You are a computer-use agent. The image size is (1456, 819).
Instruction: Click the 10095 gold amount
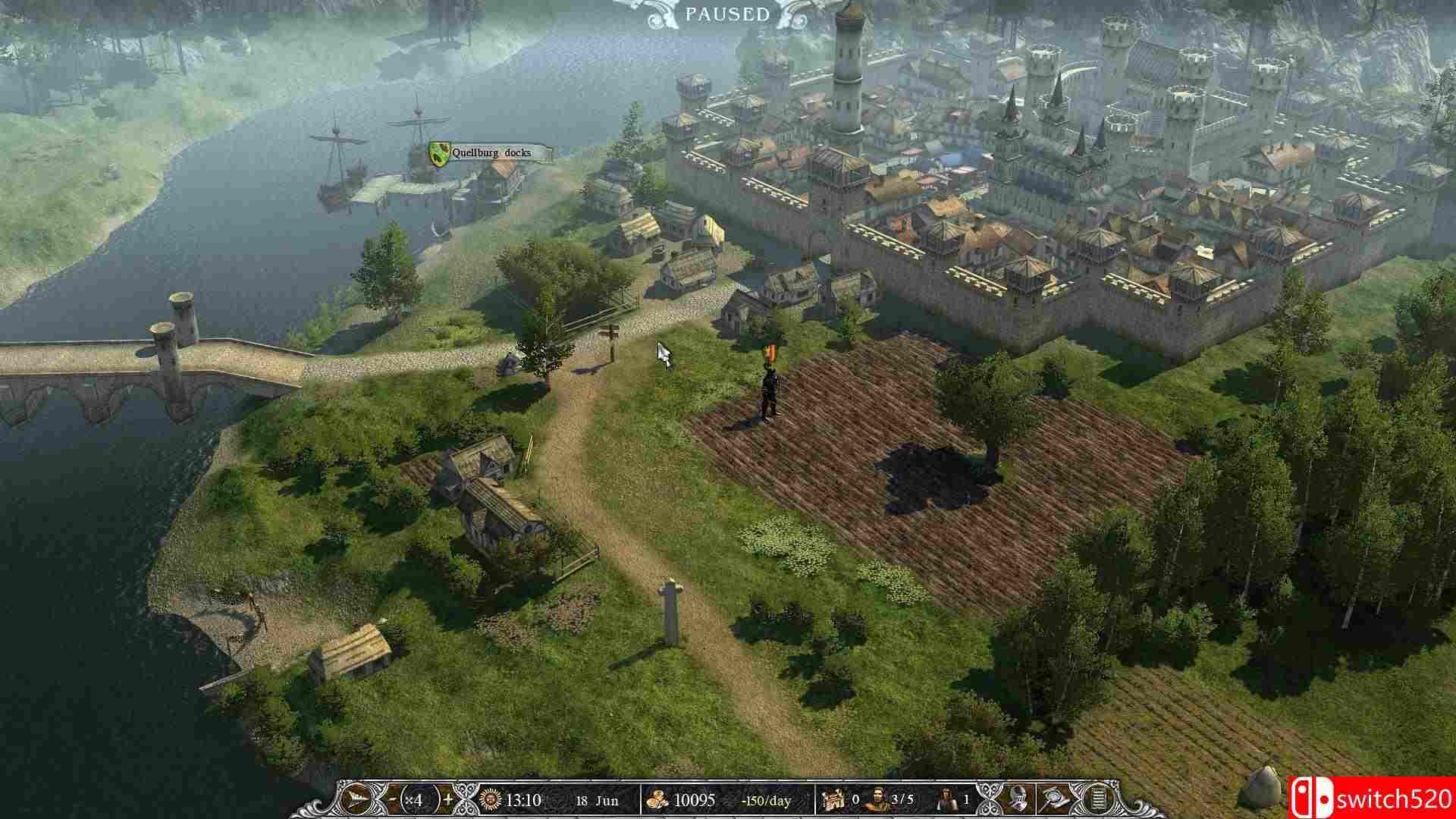[695, 799]
